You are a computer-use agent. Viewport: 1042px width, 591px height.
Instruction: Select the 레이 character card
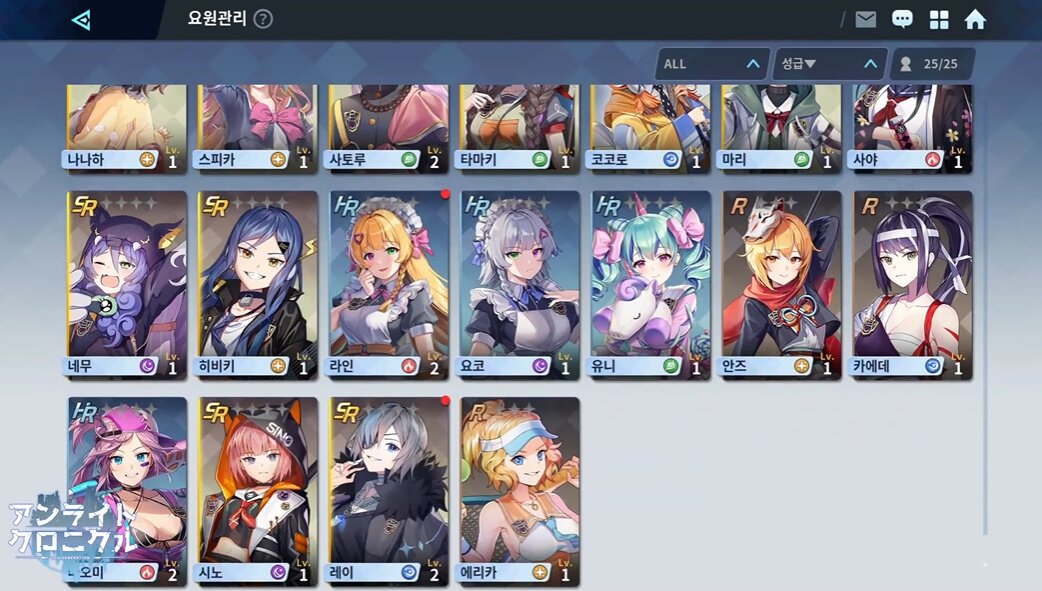[x=389, y=488]
